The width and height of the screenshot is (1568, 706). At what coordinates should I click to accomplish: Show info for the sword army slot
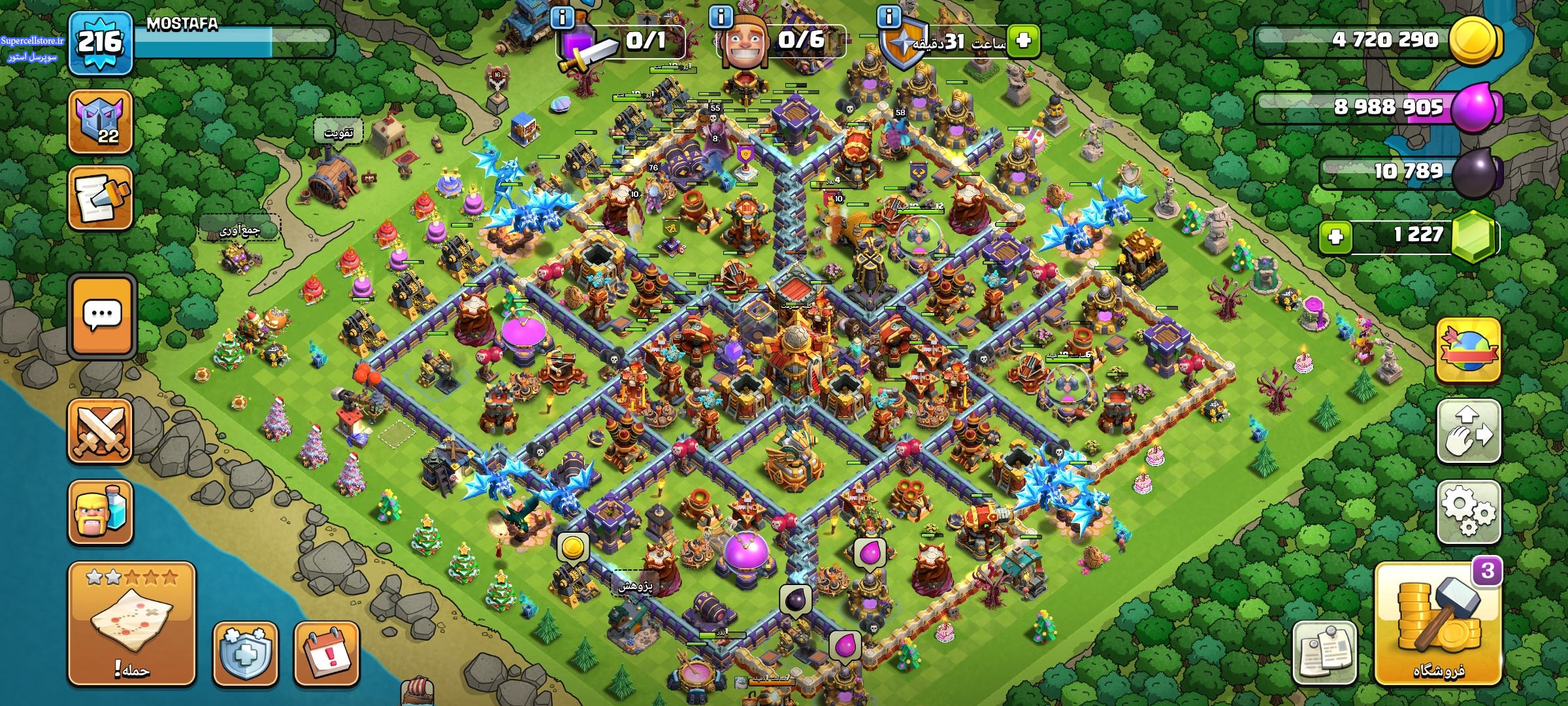[x=563, y=17]
